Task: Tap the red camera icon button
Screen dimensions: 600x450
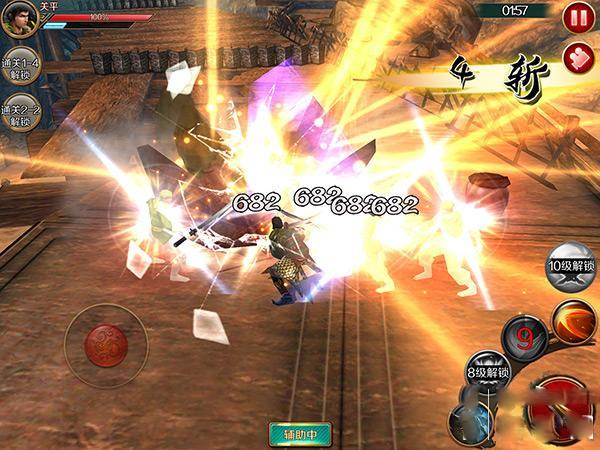Action: [578, 57]
